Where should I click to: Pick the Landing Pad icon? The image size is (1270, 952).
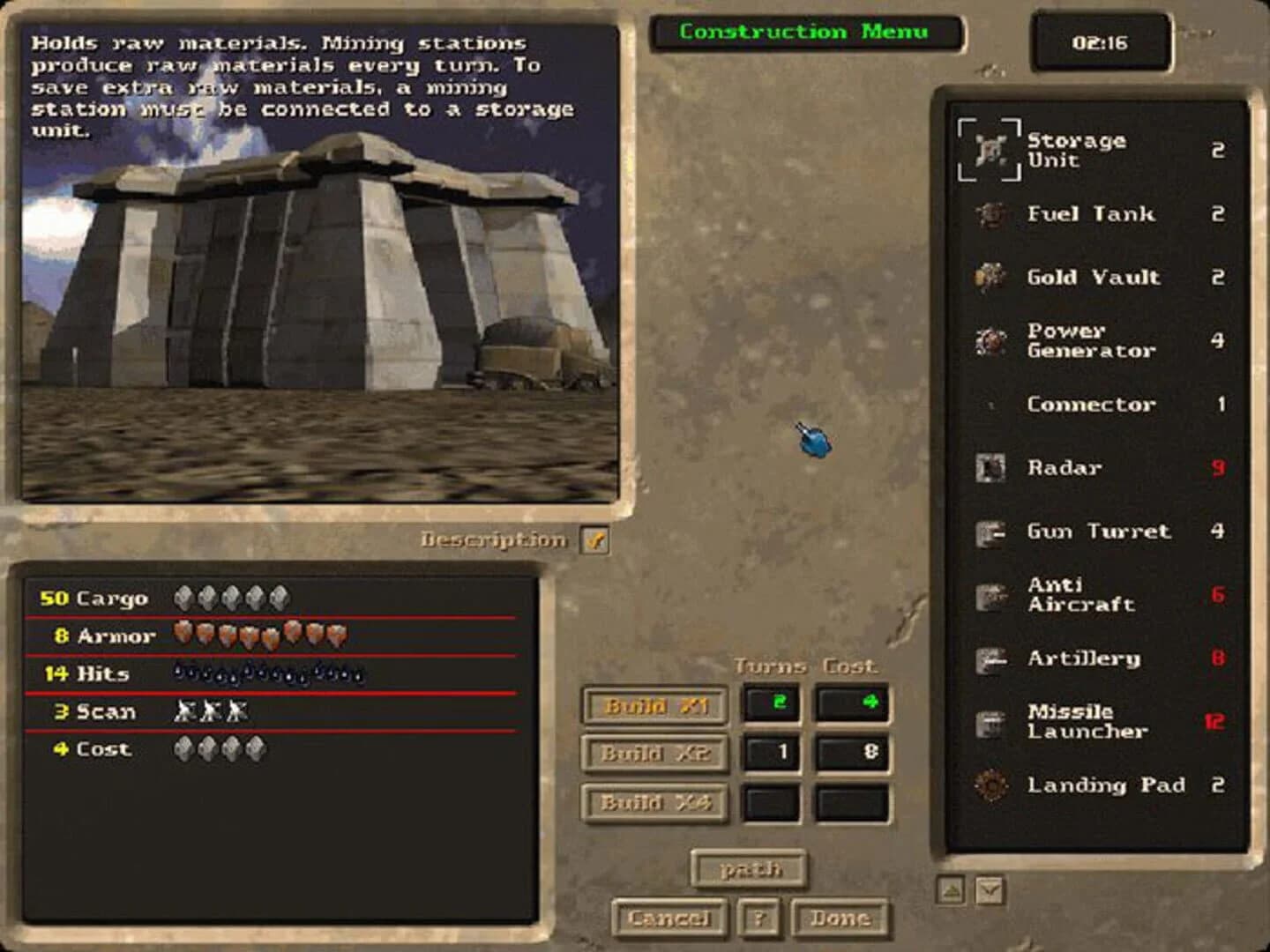[990, 785]
